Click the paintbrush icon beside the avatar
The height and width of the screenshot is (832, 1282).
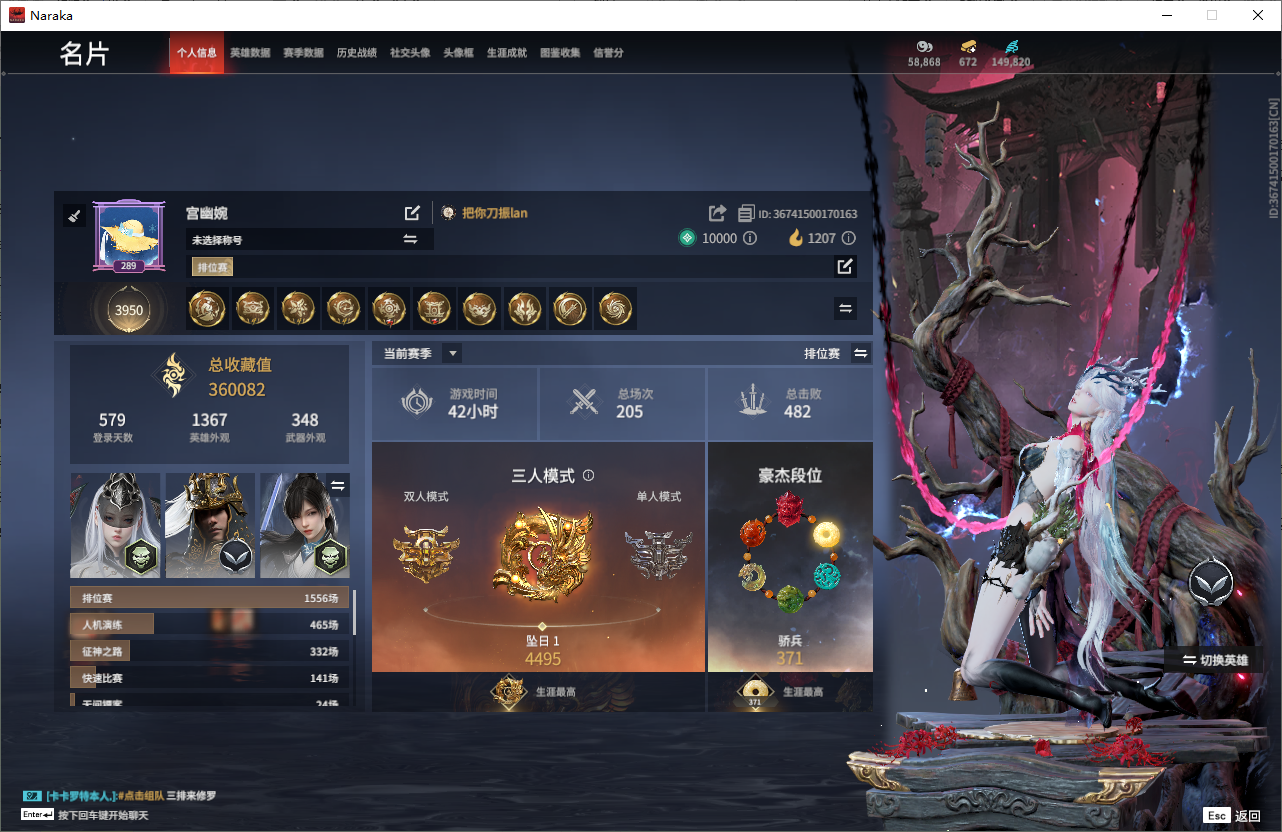(x=73, y=216)
